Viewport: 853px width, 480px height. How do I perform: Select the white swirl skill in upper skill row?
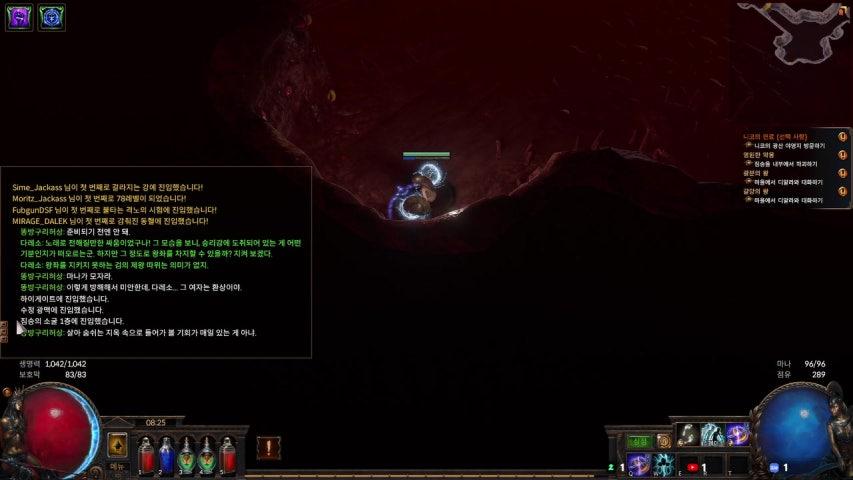(x=688, y=434)
